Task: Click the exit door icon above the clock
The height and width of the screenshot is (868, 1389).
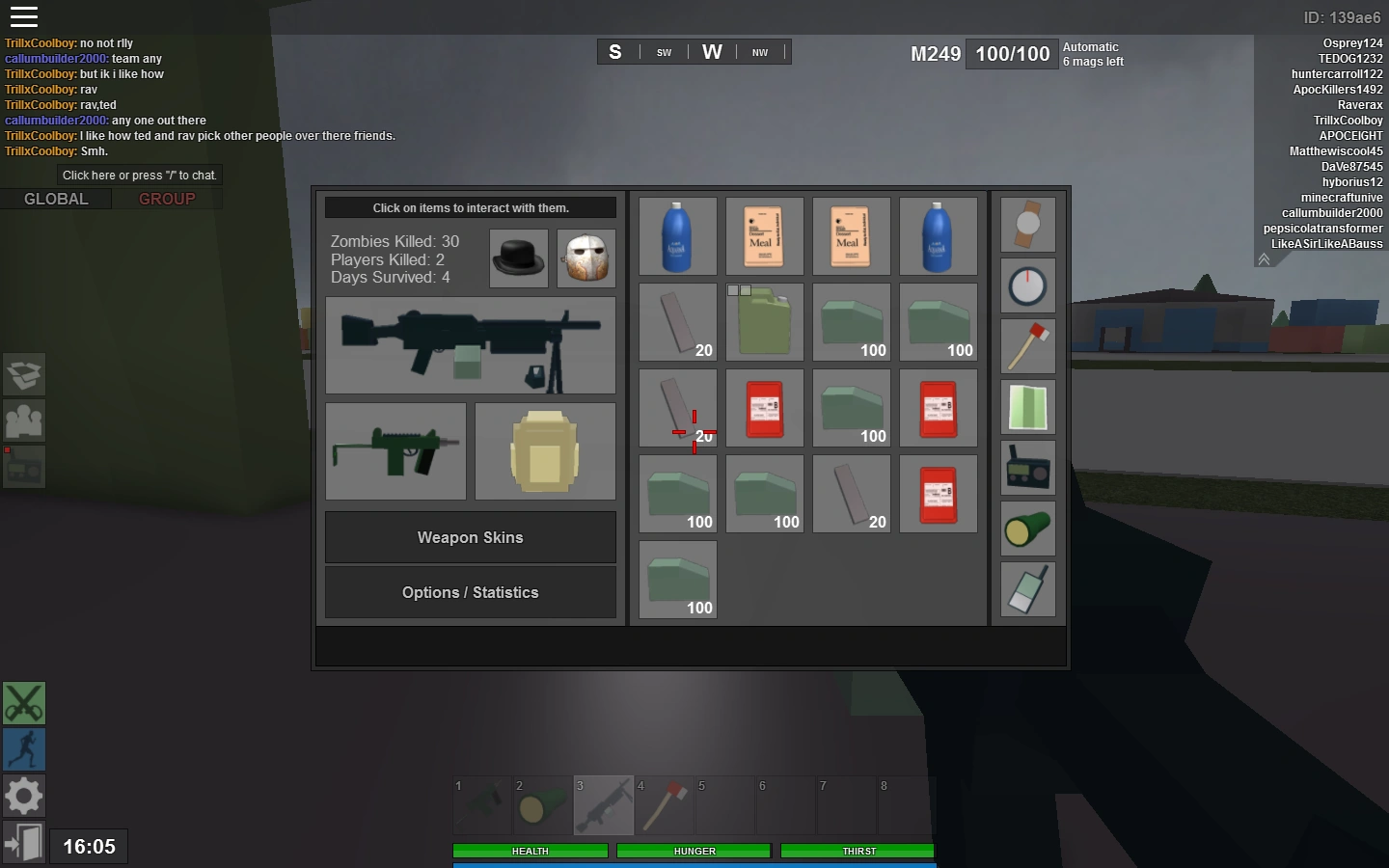Action: pos(23,842)
